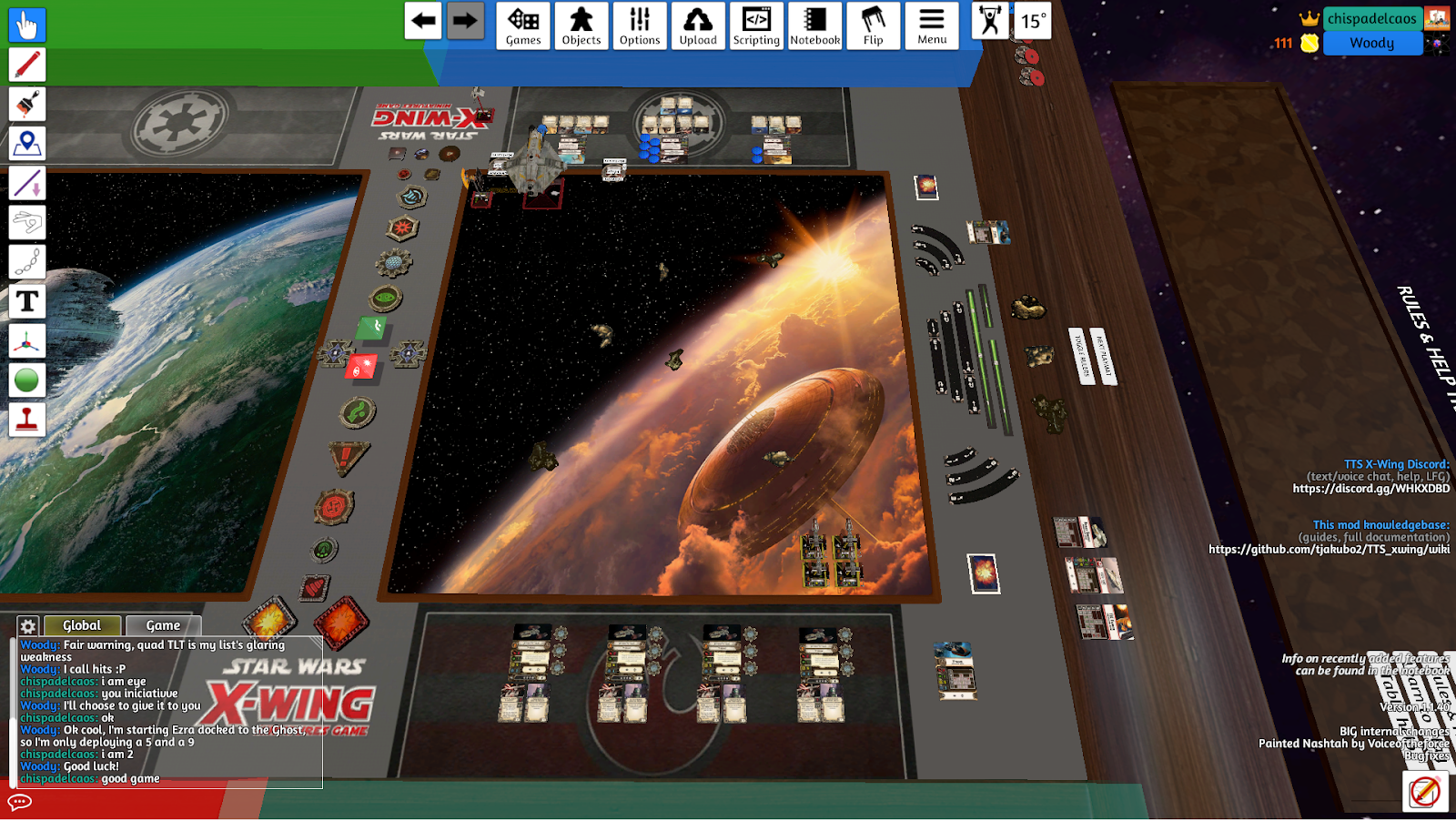Expand the Menu panel
This screenshot has height=821, width=1456.
[x=931, y=25]
